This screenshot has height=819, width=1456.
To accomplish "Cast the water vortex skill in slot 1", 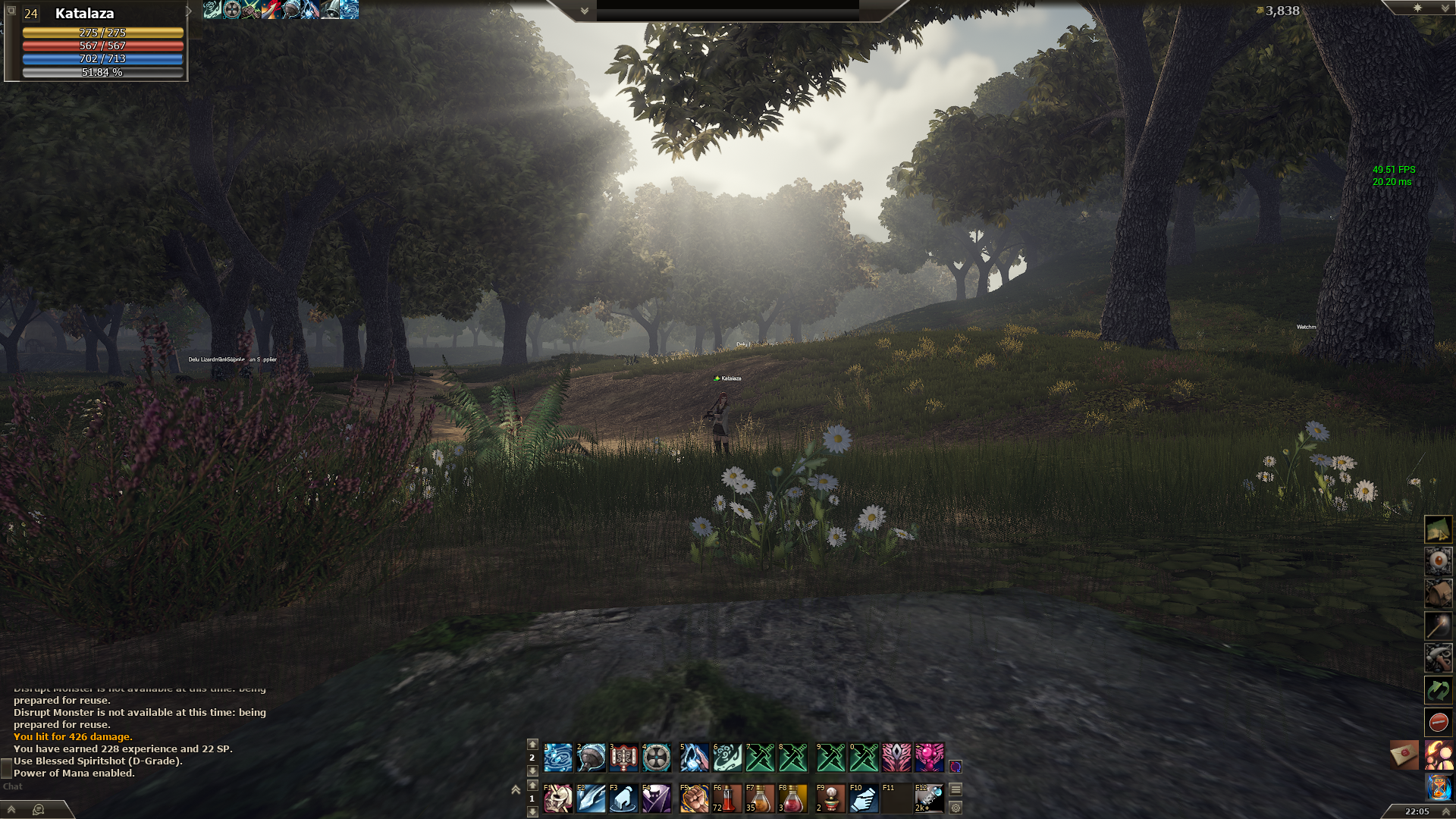I will [558, 757].
